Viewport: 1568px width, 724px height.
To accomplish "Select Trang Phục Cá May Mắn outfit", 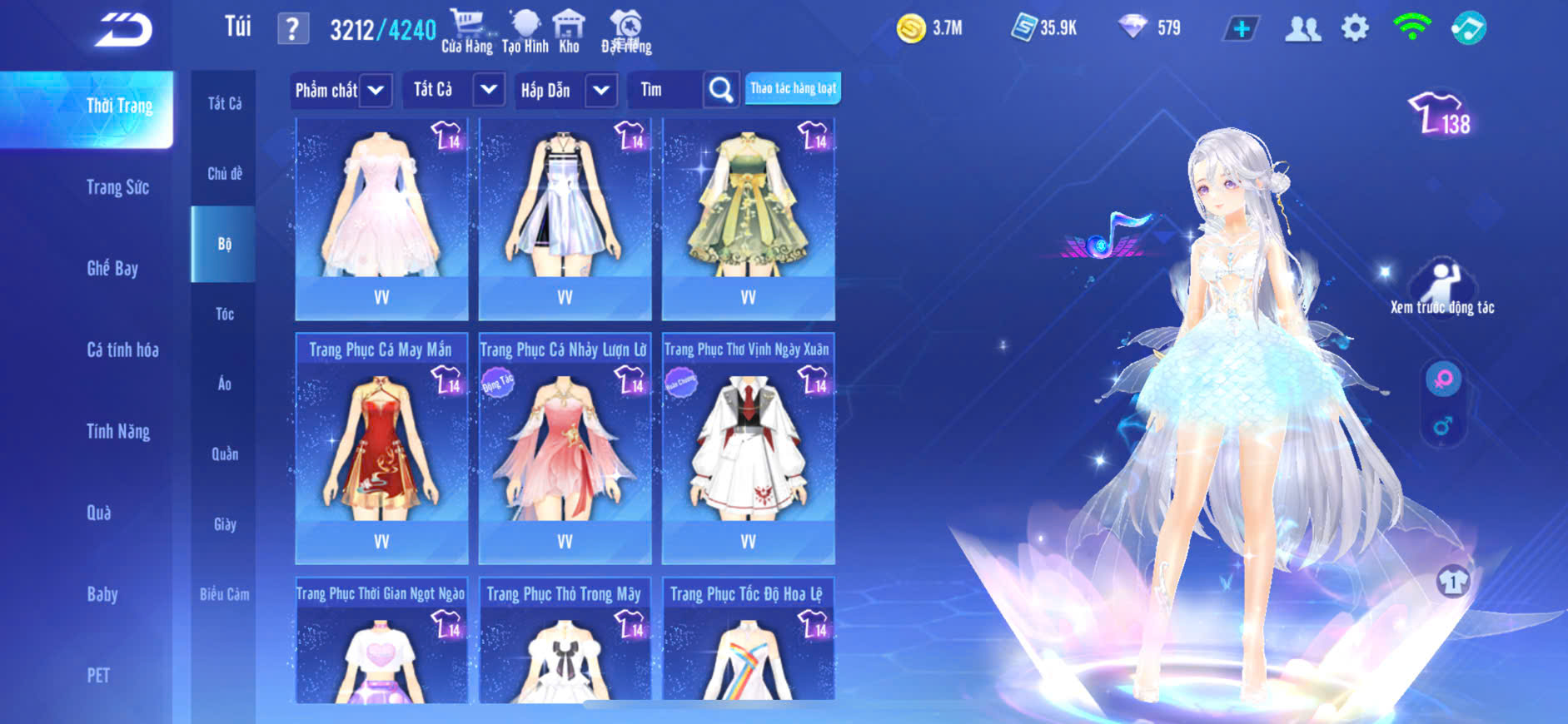I will (x=381, y=447).
